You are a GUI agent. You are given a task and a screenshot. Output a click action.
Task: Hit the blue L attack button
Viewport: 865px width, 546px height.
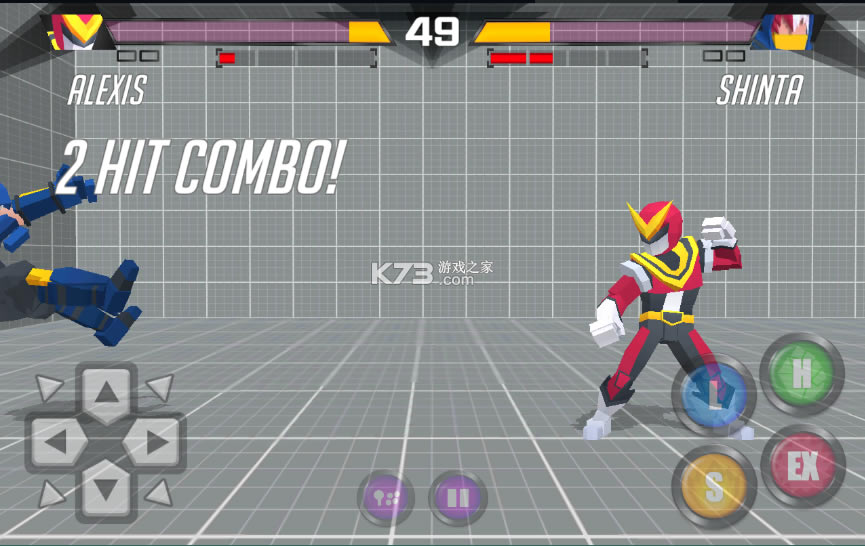(715, 395)
